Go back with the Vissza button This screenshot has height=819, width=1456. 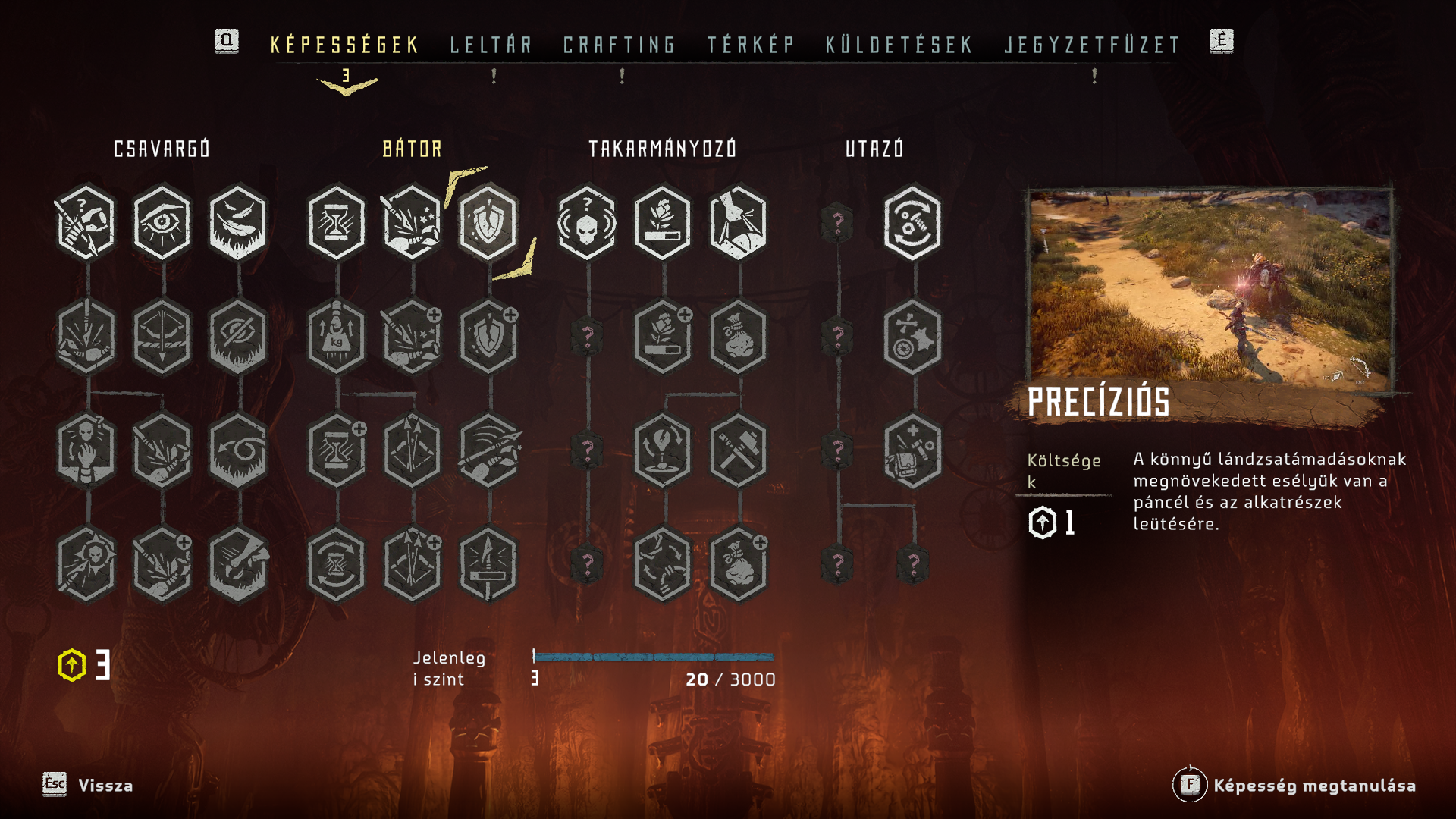pyautogui.click(x=88, y=785)
